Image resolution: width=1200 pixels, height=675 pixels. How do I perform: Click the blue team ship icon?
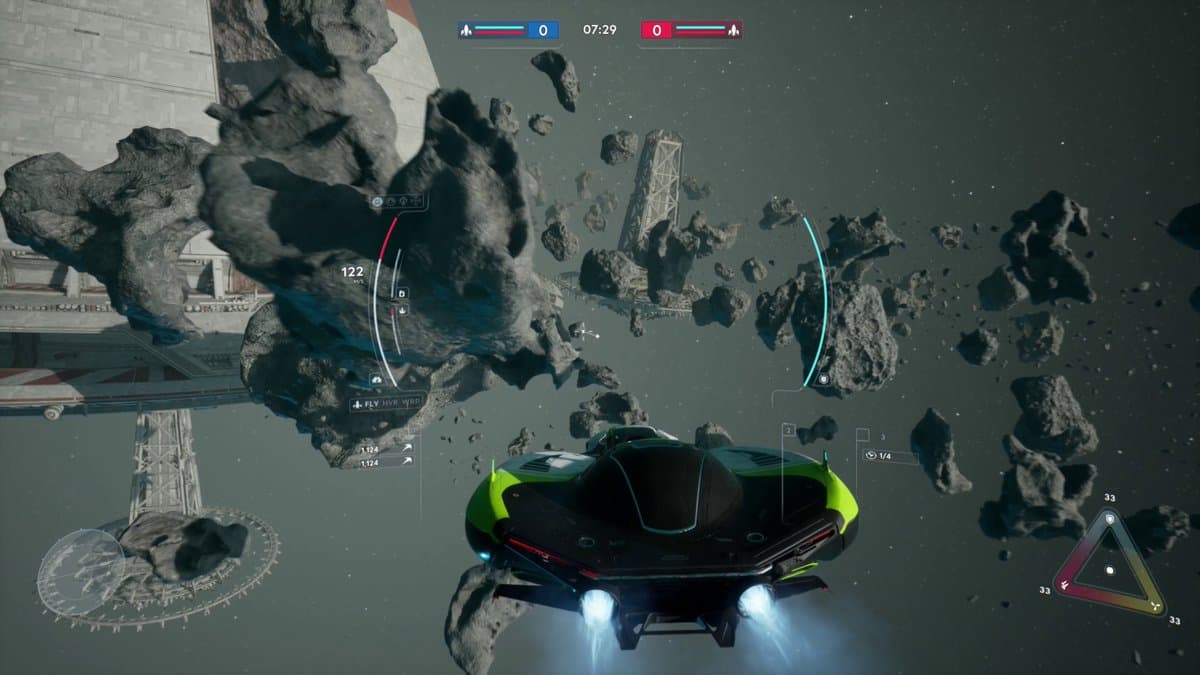[467, 30]
